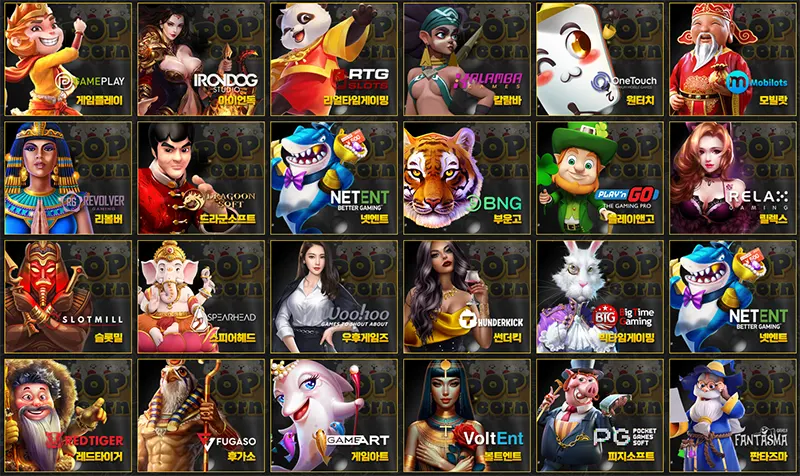This screenshot has width=800, height=476.
Task: Choose the Mobilots provider tile
Action: click(x=731, y=58)
